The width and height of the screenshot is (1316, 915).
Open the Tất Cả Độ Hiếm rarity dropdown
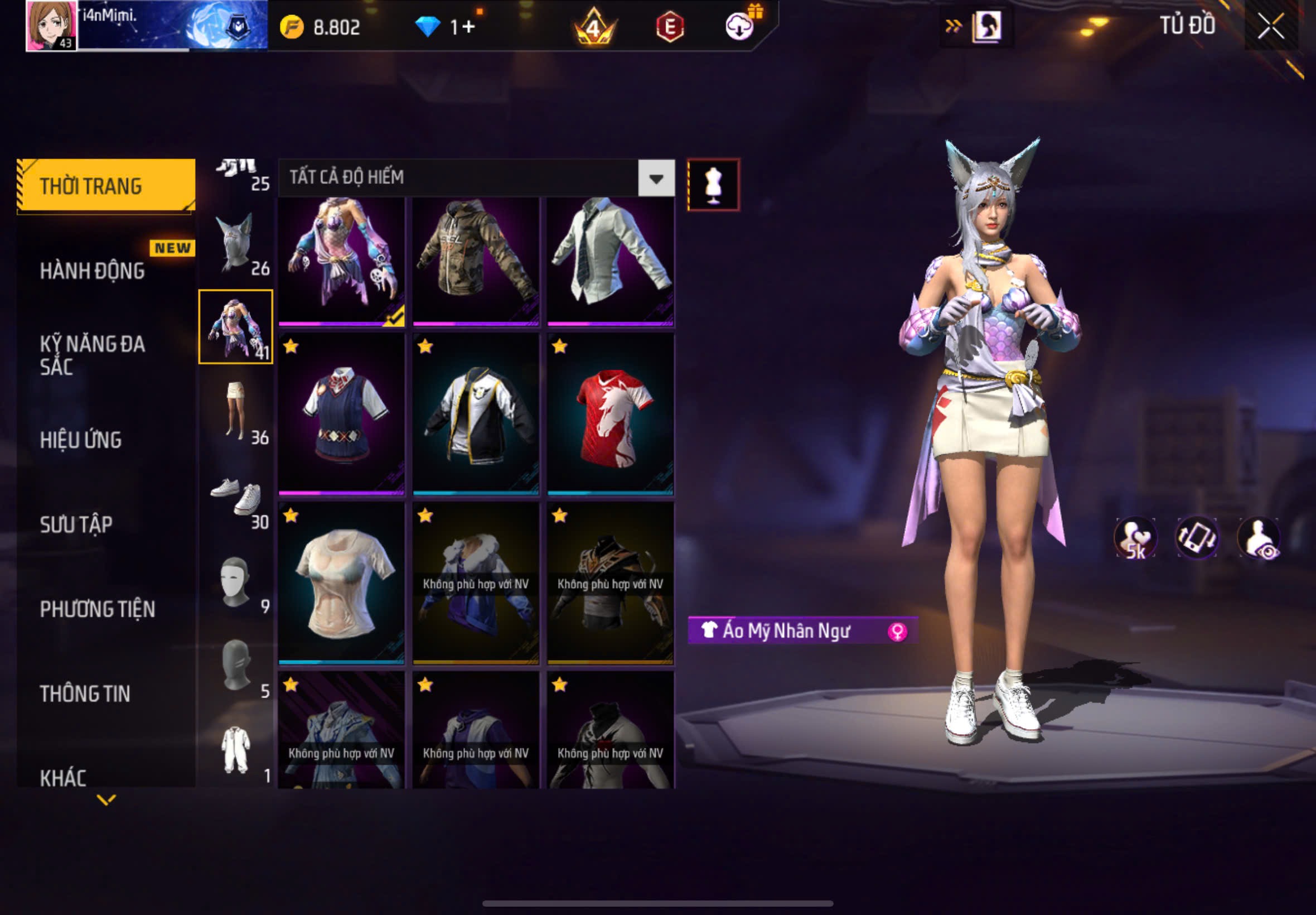[656, 179]
